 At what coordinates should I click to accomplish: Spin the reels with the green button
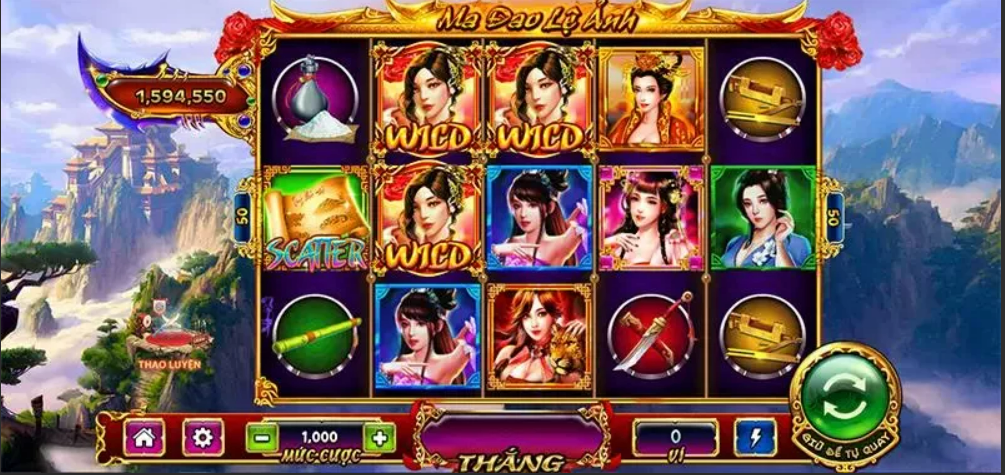point(844,402)
